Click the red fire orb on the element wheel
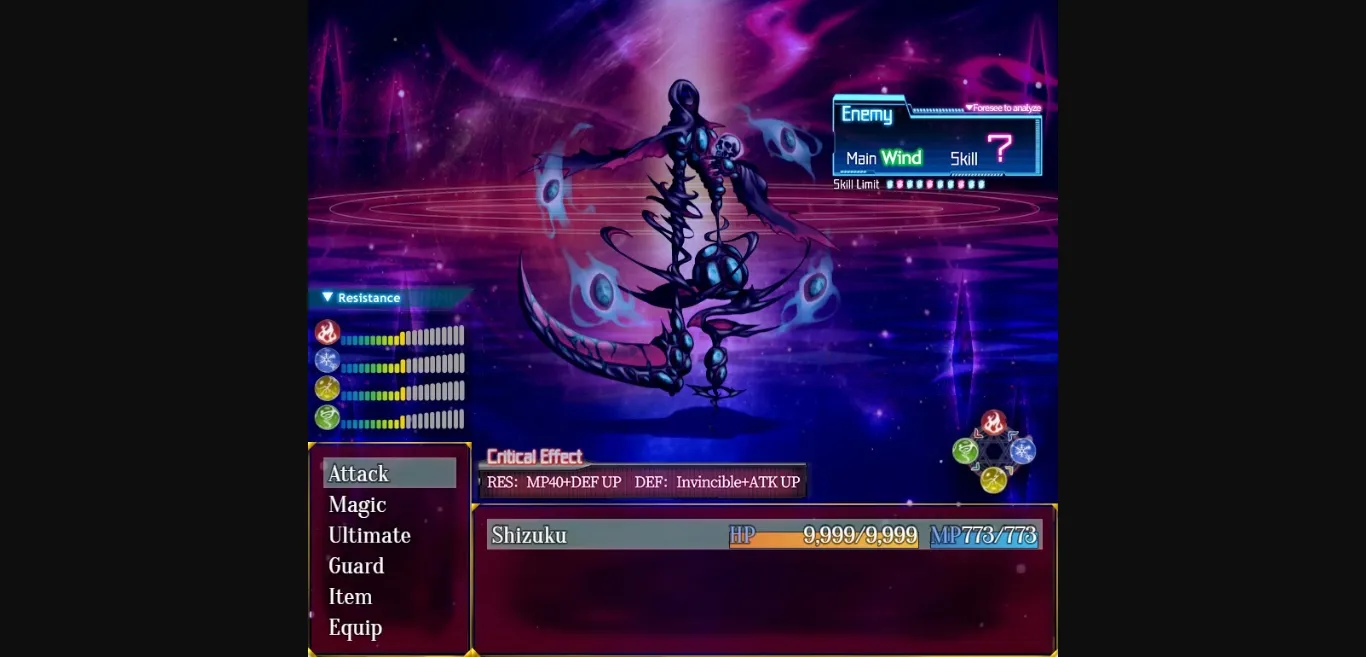 (993, 423)
